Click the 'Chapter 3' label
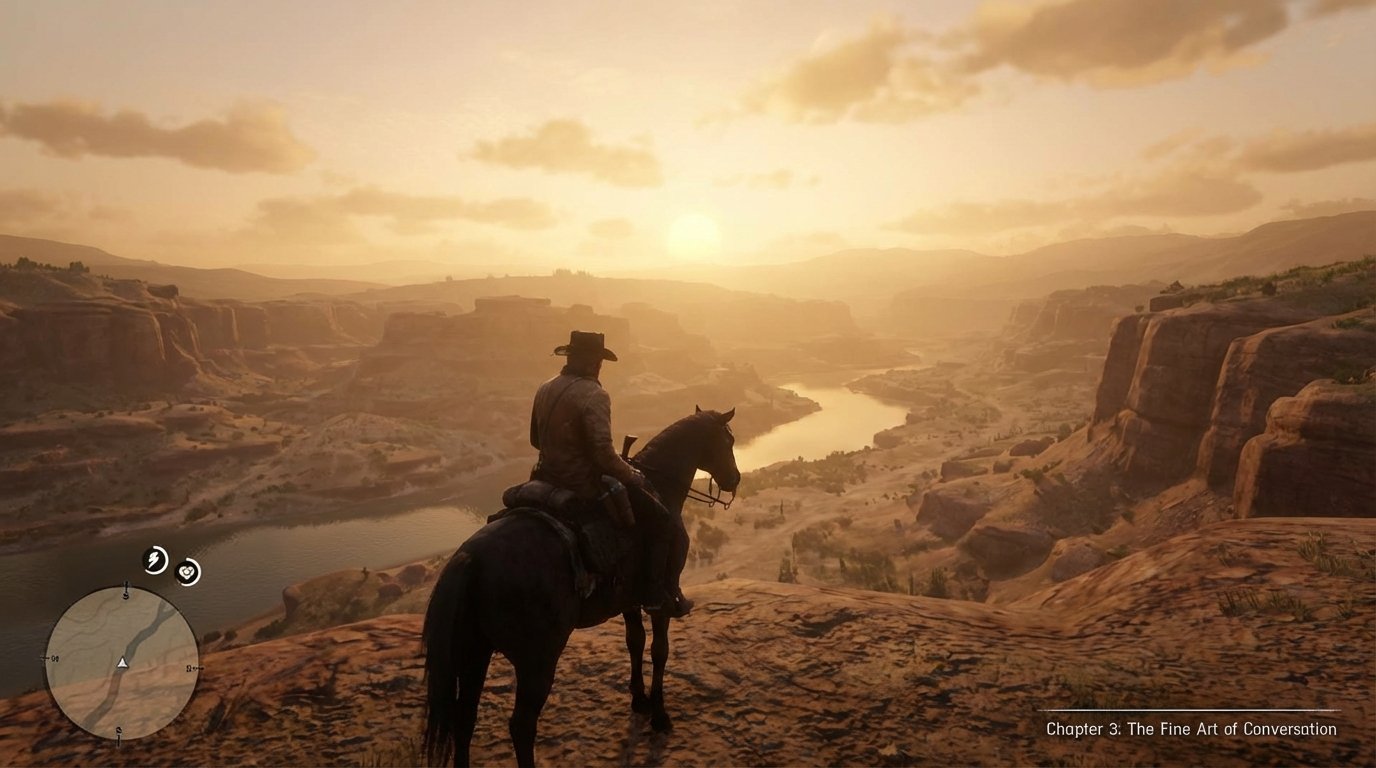1376x768 pixels. coord(1086,728)
